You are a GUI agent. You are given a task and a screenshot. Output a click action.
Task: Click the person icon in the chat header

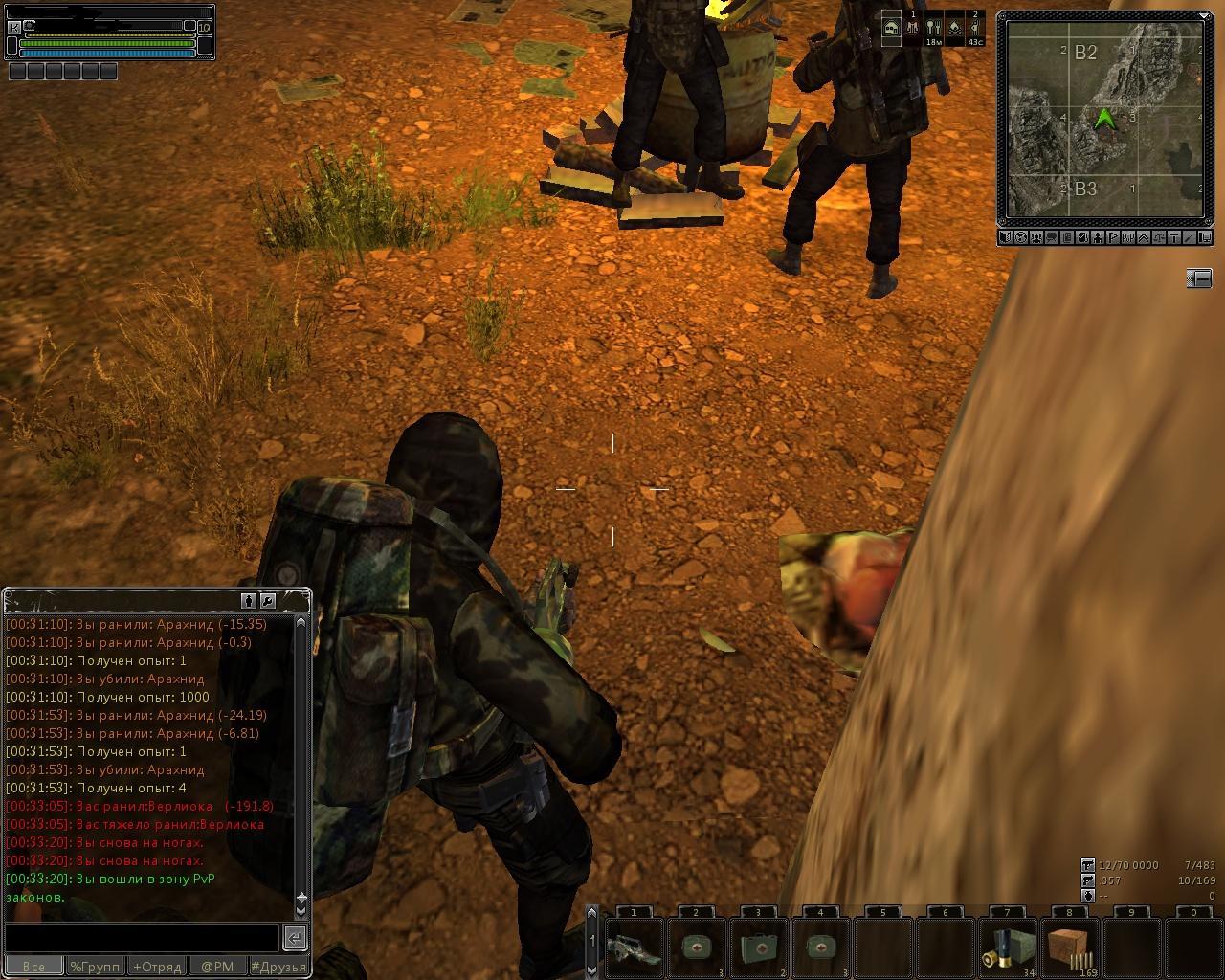click(250, 601)
